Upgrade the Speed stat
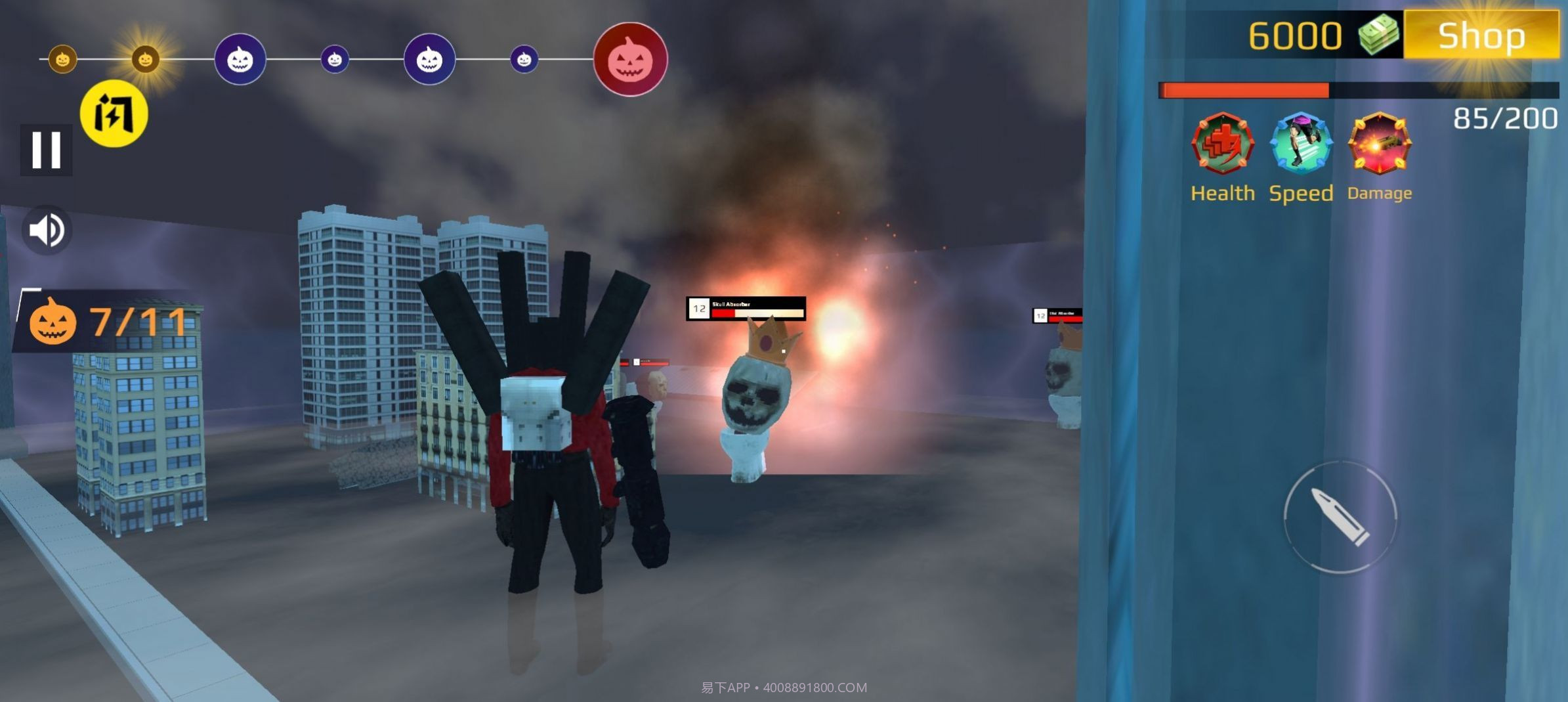Image resolution: width=1568 pixels, height=702 pixels. [1301, 144]
